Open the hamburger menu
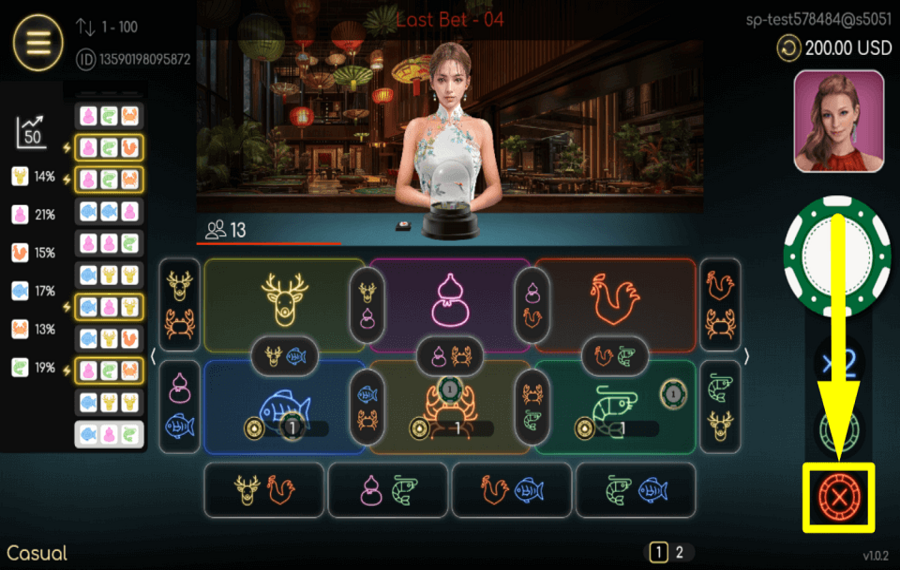 pos(38,43)
